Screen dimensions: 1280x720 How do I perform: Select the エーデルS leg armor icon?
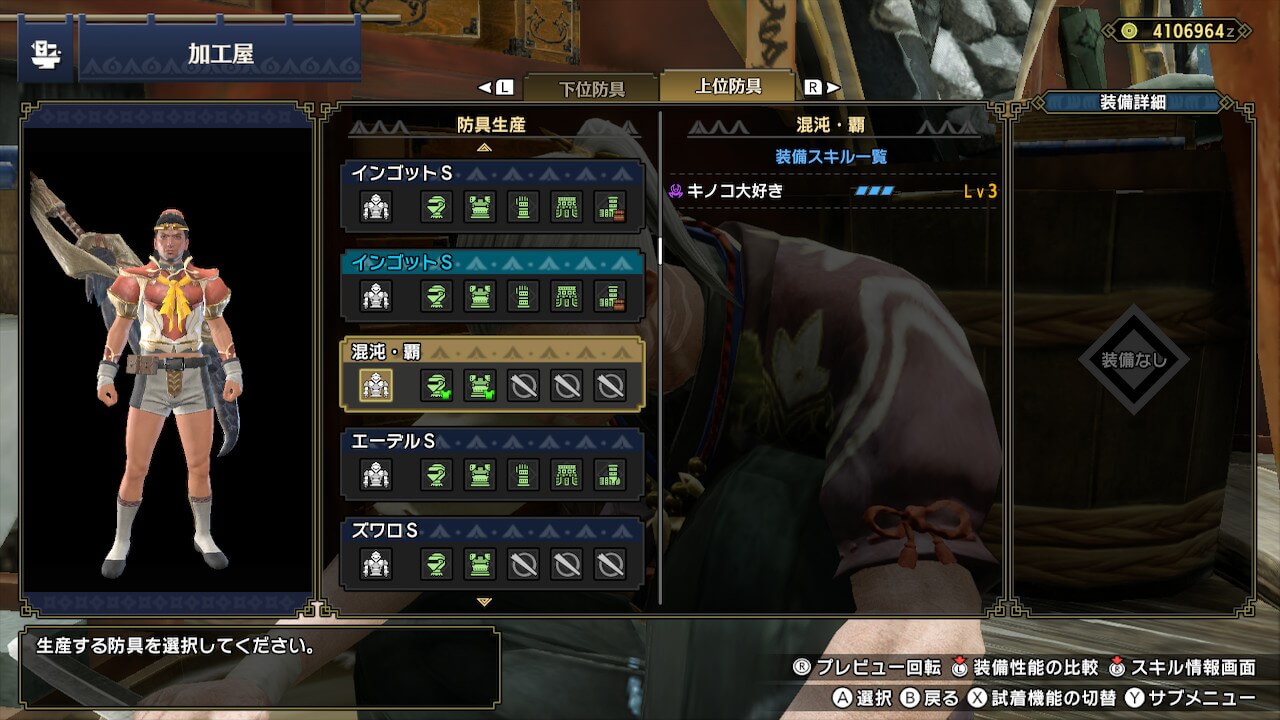pyautogui.click(x=610, y=475)
